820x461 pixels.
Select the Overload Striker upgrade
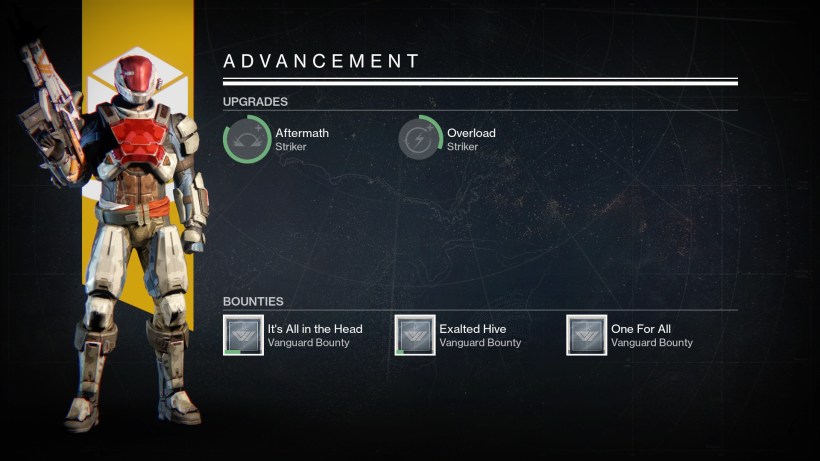click(x=419, y=139)
